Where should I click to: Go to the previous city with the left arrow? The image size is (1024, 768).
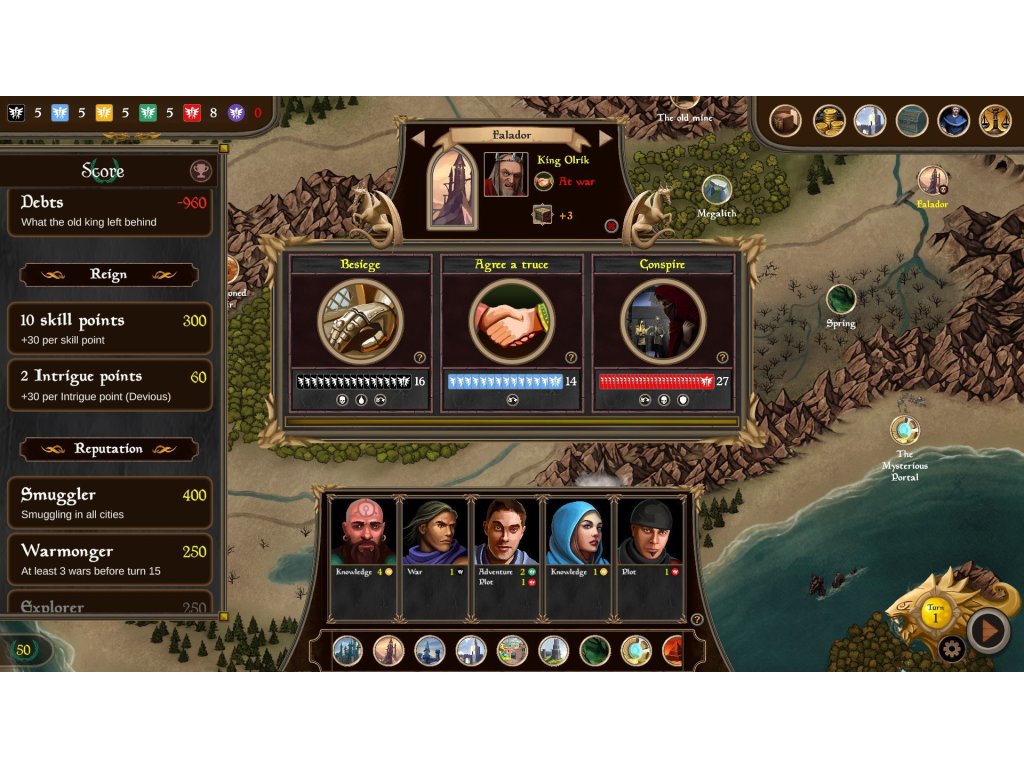point(419,137)
